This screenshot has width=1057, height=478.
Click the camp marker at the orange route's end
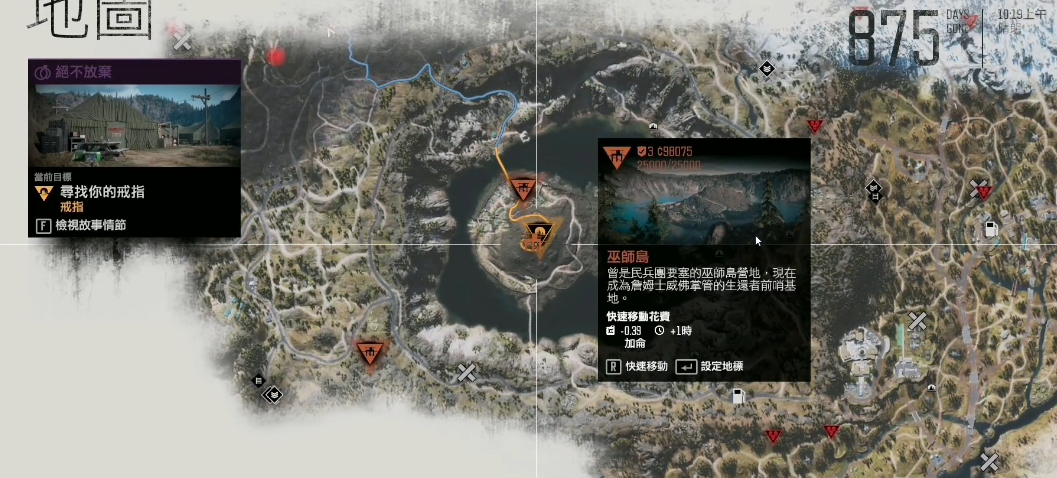click(522, 188)
